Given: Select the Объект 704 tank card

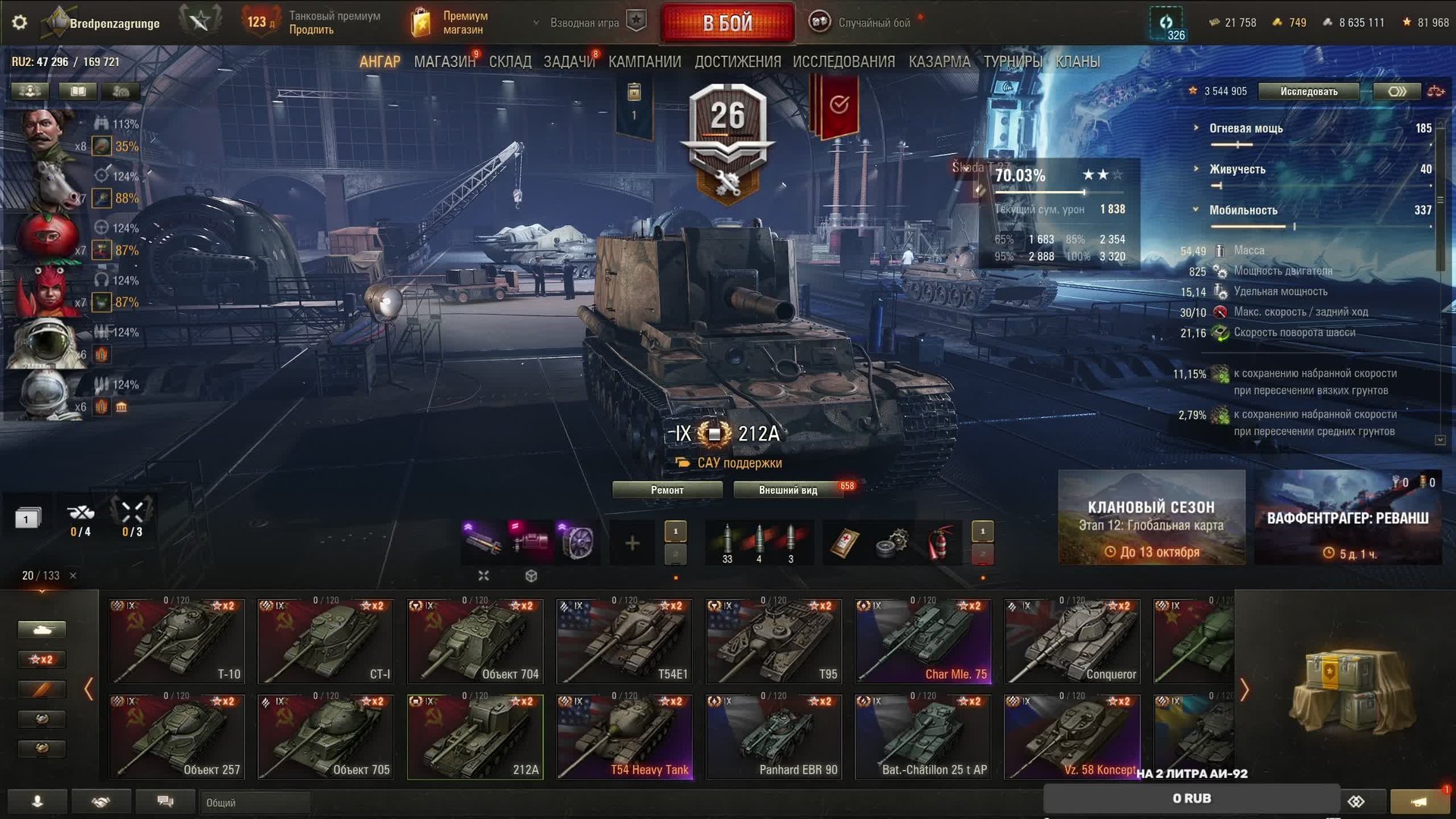Looking at the screenshot, I should [x=475, y=641].
